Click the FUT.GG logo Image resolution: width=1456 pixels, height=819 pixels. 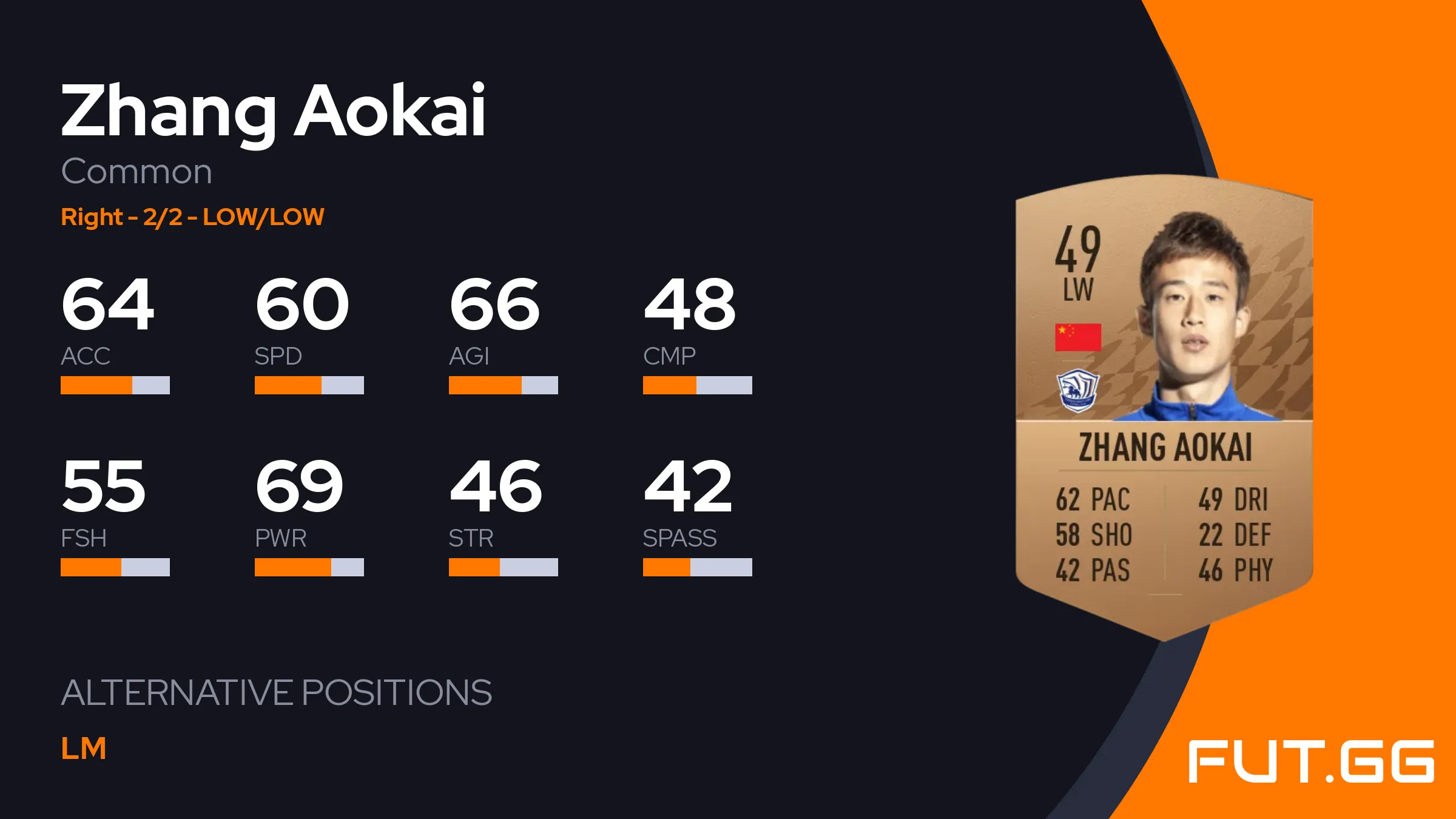click(x=1310, y=761)
